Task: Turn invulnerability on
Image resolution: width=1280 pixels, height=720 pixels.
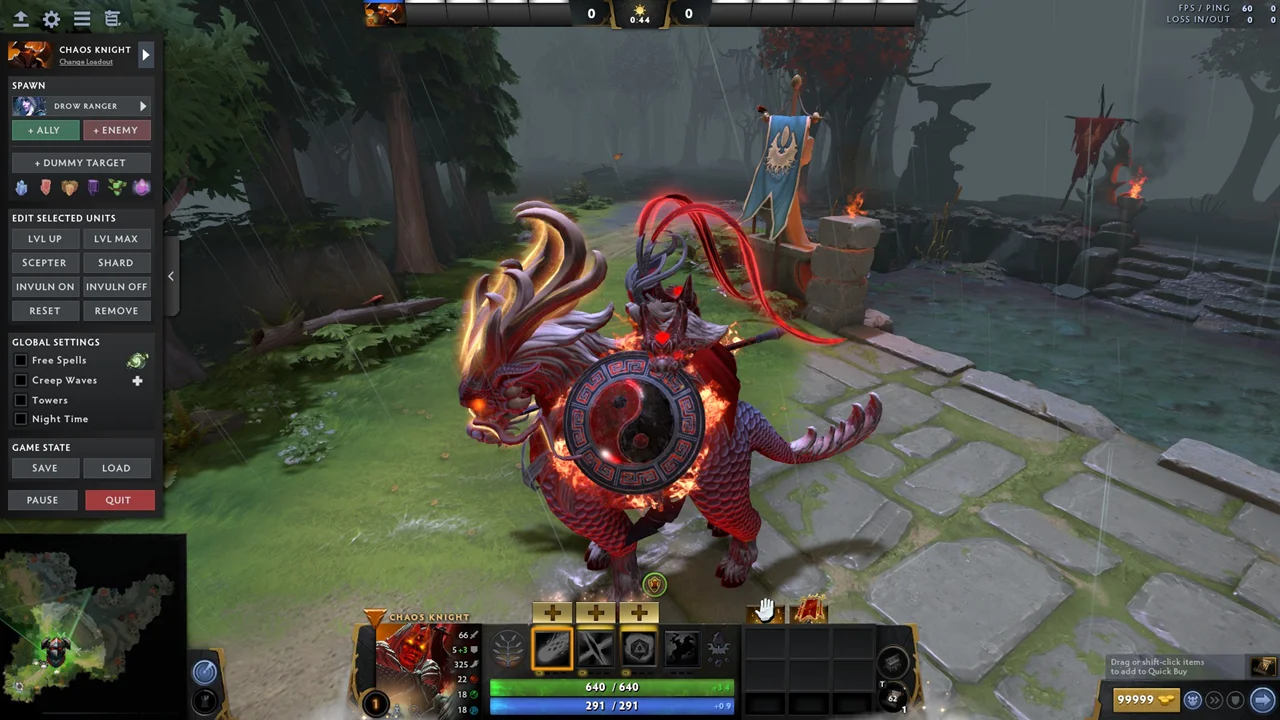Action: [44, 287]
